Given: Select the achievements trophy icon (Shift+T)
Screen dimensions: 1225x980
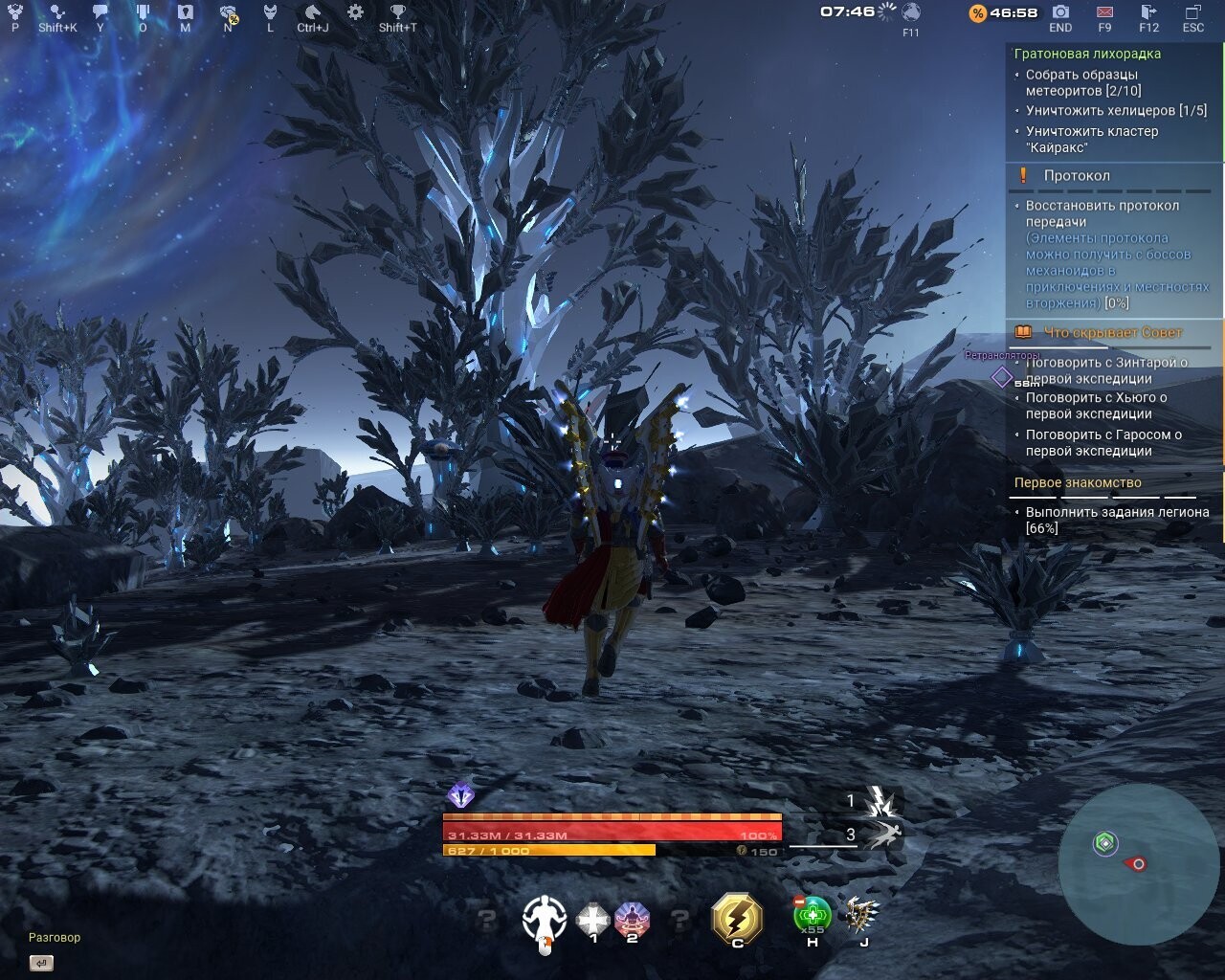Looking at the screenshot, I should coord(396,13).
